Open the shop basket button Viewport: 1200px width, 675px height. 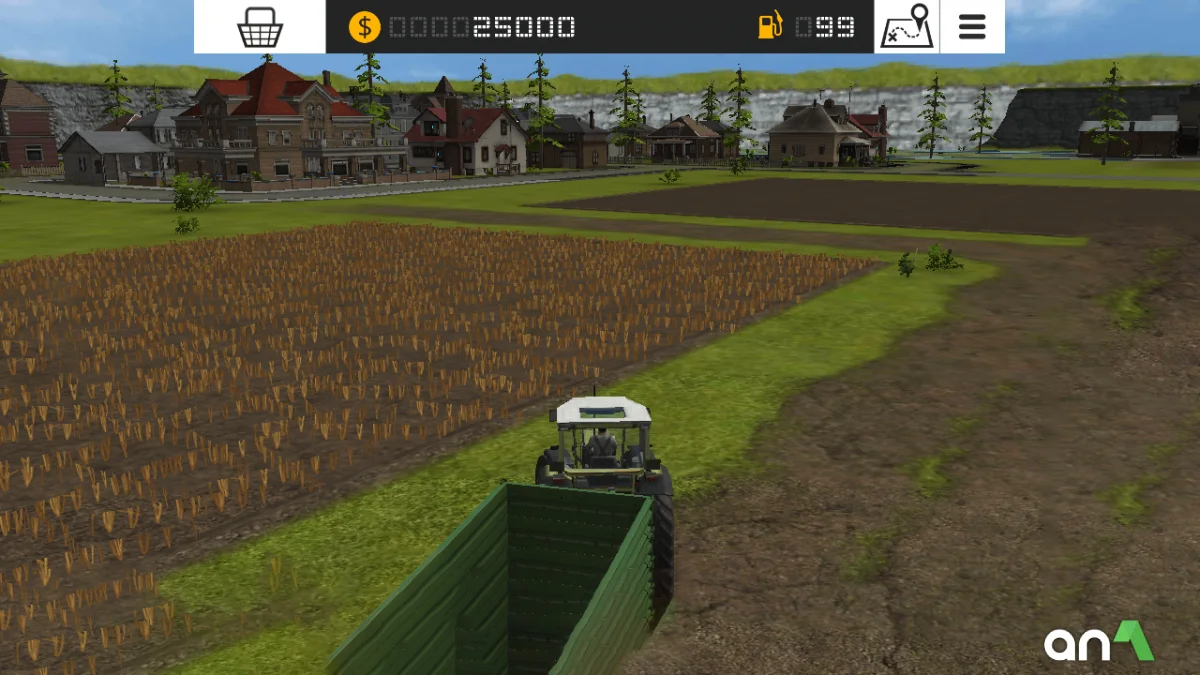[260, 27]
